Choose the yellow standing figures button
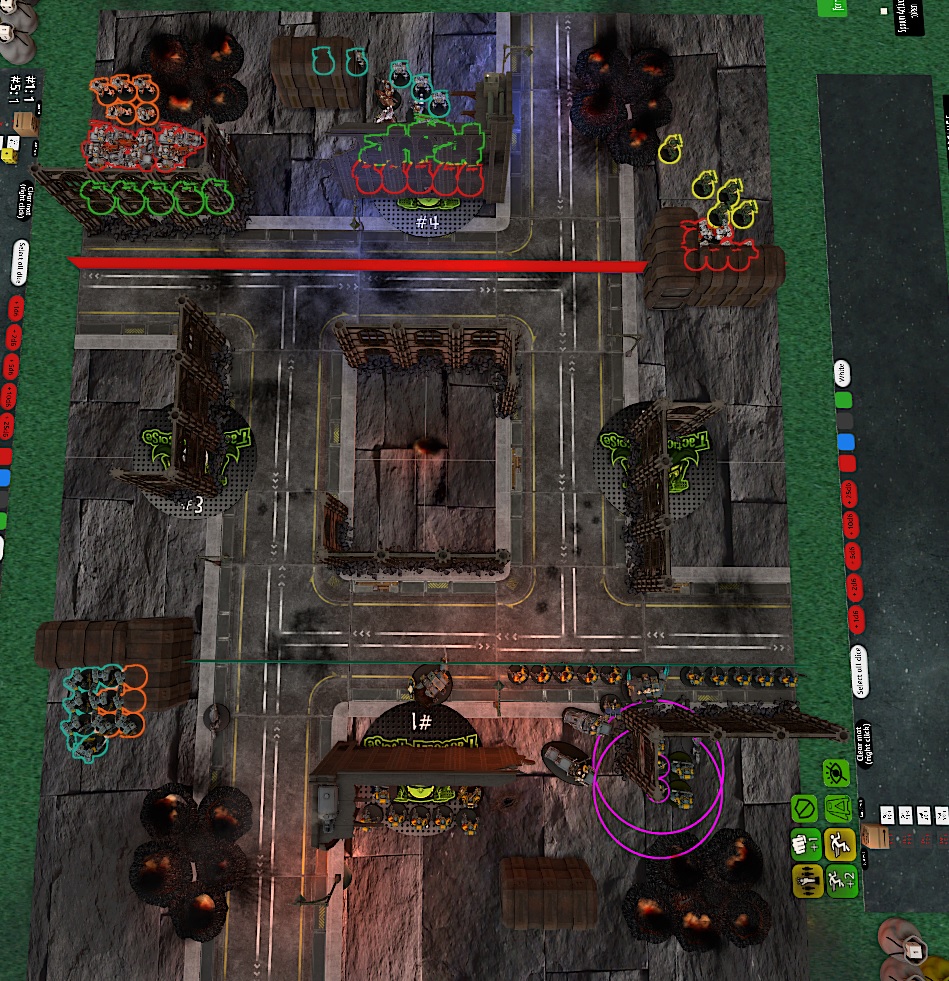949x981 pixels. (805, 880)
